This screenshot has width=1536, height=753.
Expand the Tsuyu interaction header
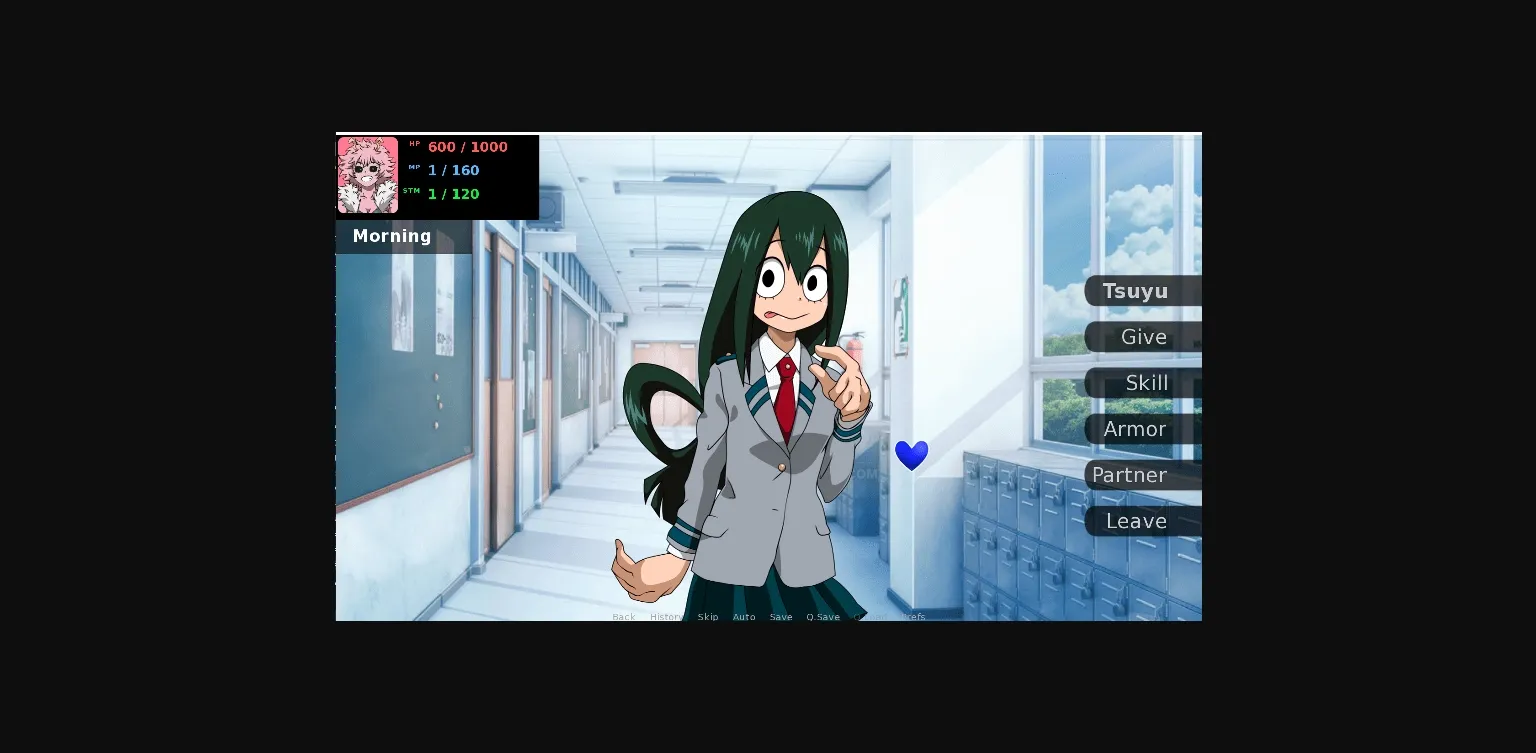(x=1137, y=291)
